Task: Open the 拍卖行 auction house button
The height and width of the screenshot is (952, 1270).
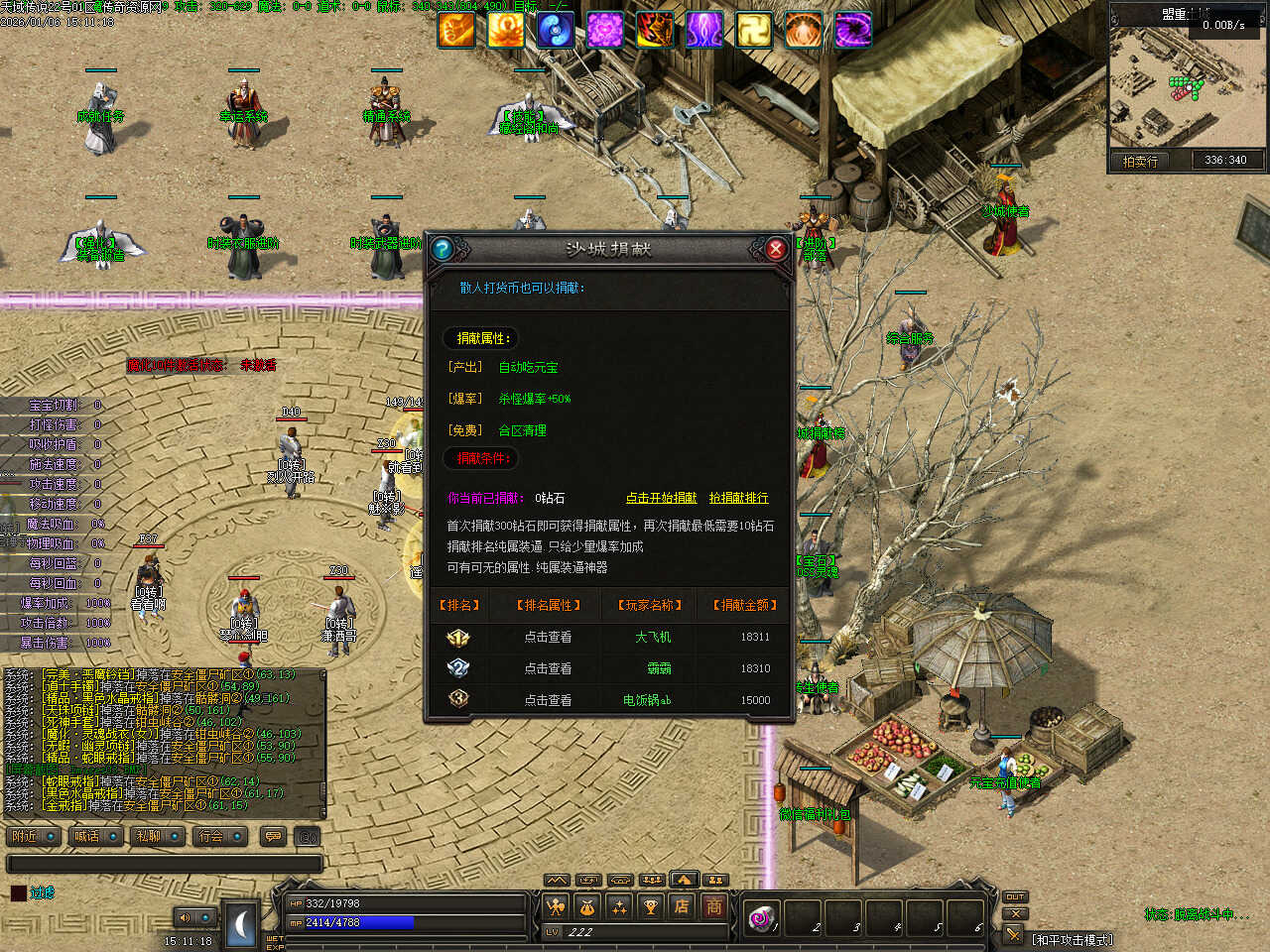Action: (1140, 161)
